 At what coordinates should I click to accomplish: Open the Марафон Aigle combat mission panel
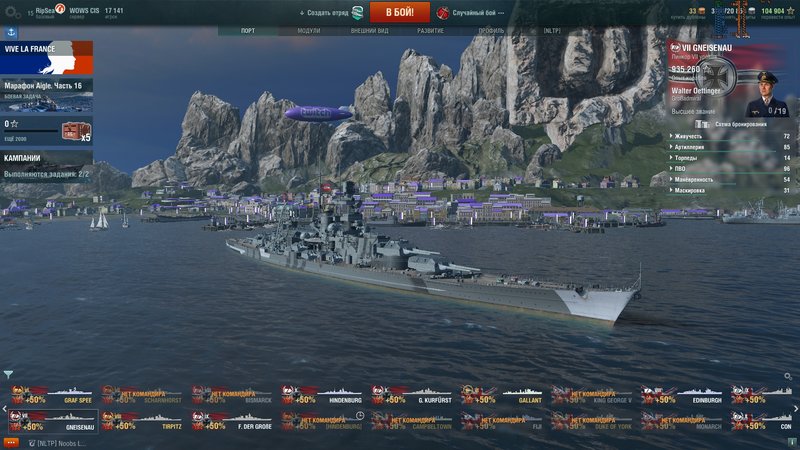coord(46,89)
